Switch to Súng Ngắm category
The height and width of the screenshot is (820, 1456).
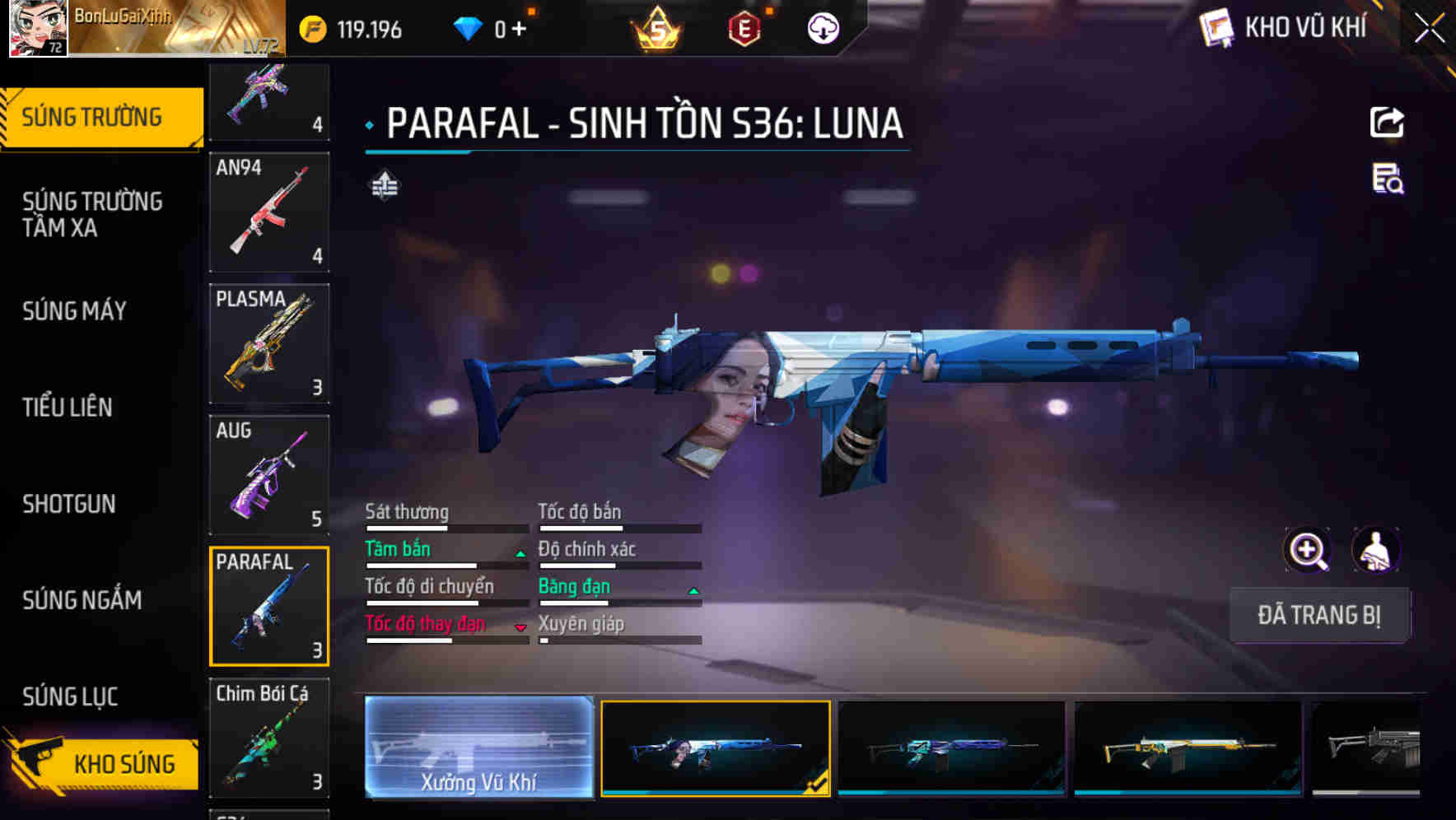pyautogui.click(x=82, y=600)
